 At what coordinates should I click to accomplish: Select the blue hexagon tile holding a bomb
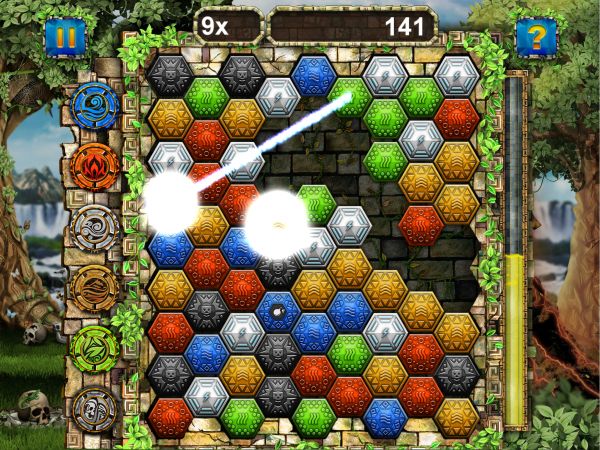(277, 312)
